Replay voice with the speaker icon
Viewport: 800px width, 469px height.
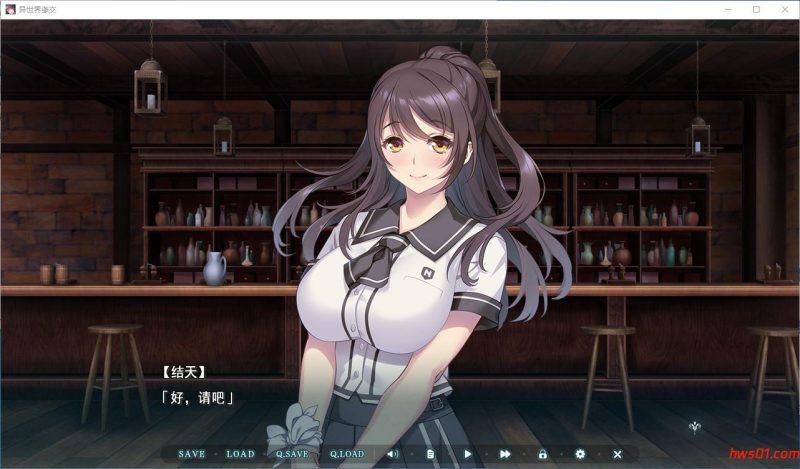click(x=393, y=454)
